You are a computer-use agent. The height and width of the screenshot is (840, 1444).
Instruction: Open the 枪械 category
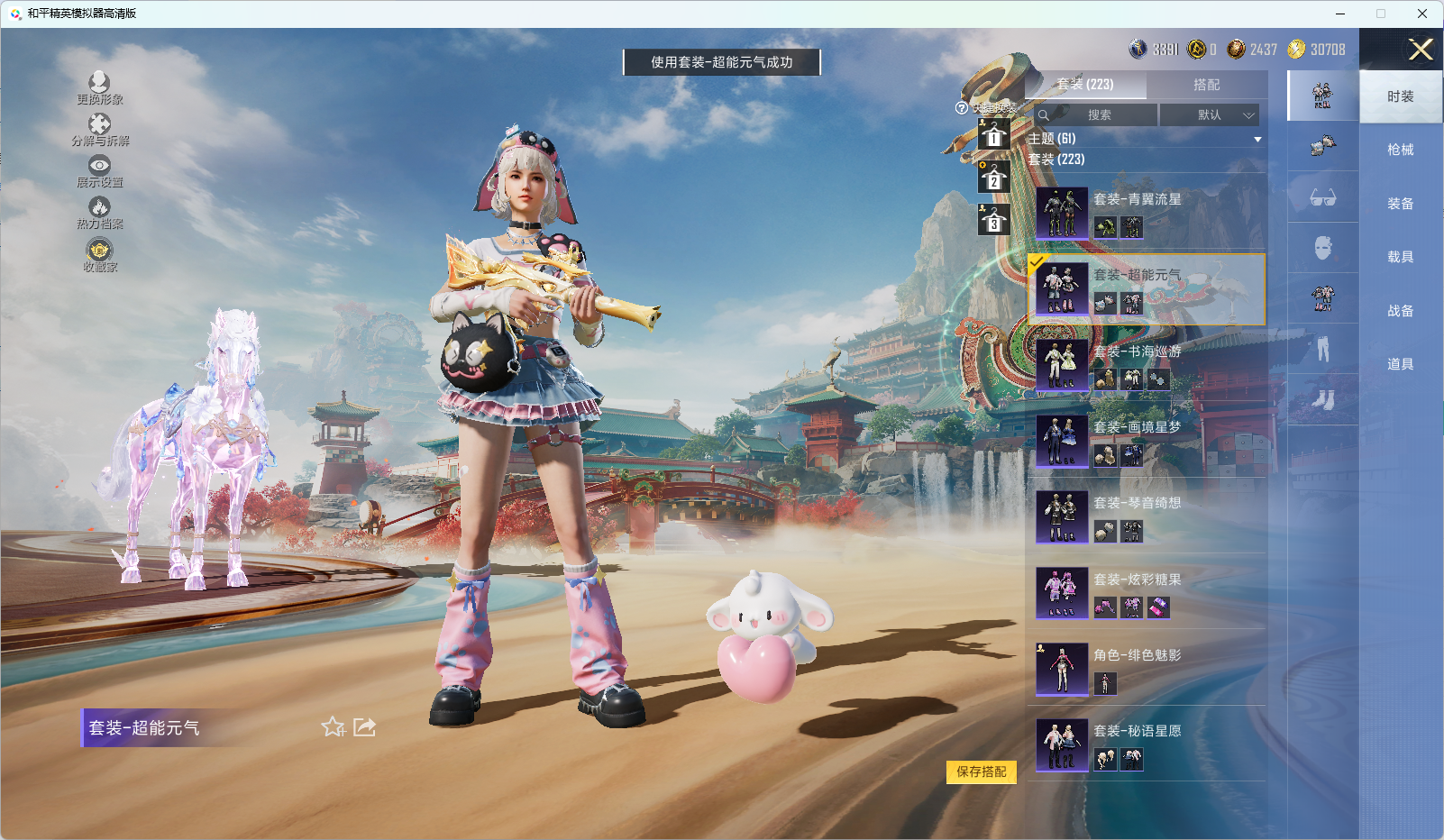pyautogui.click(x=1400, y=150)
